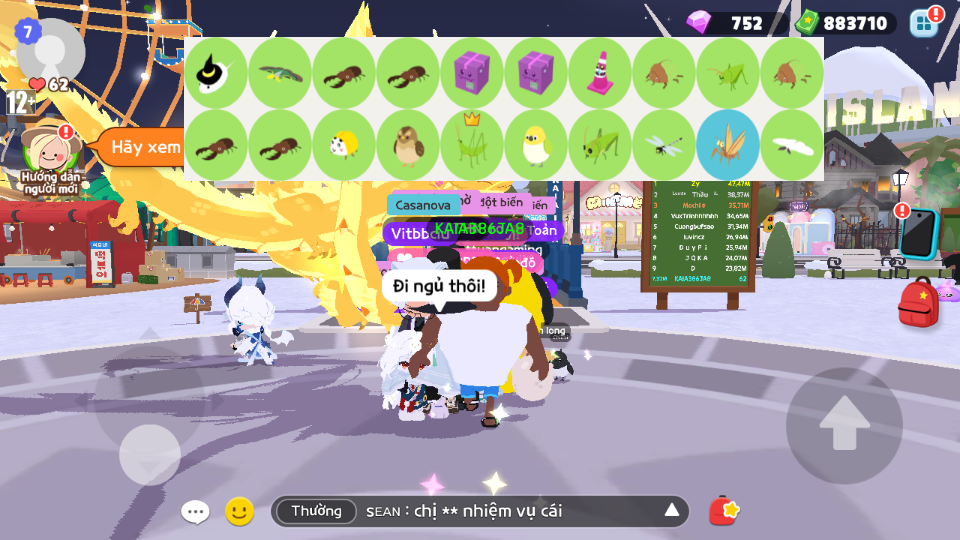The height and width of the screenshot is (540, 960).
Task: Select the crowned grasshopper slot
Action: [472, 145]
